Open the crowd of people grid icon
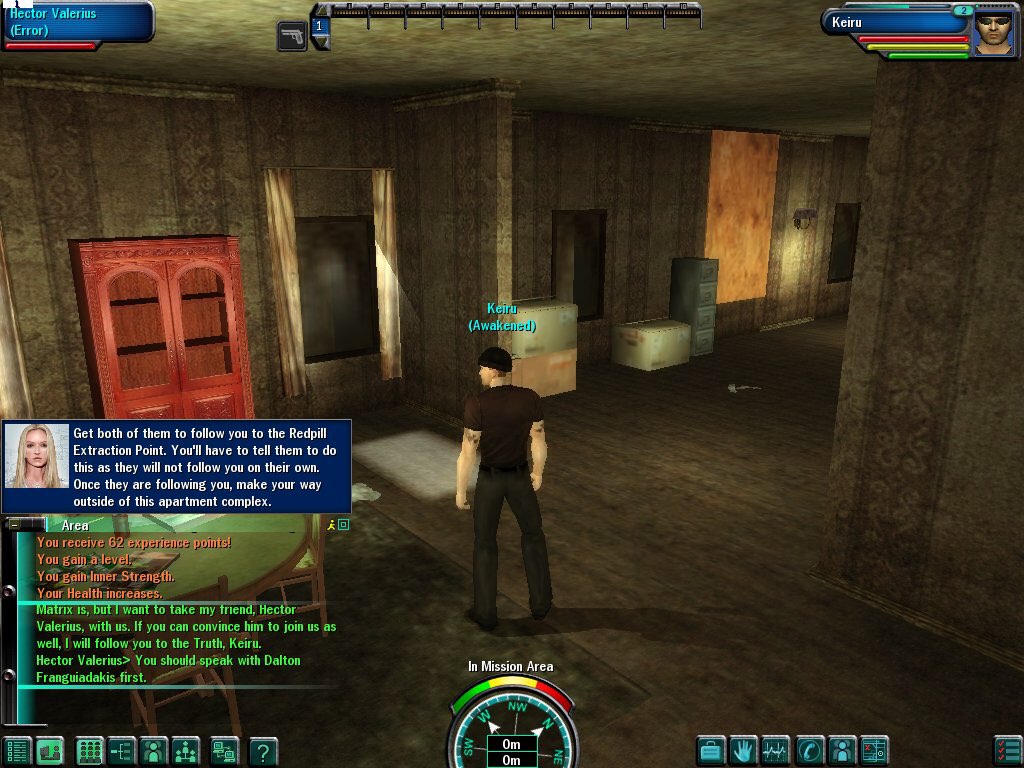 pos(90,751)
